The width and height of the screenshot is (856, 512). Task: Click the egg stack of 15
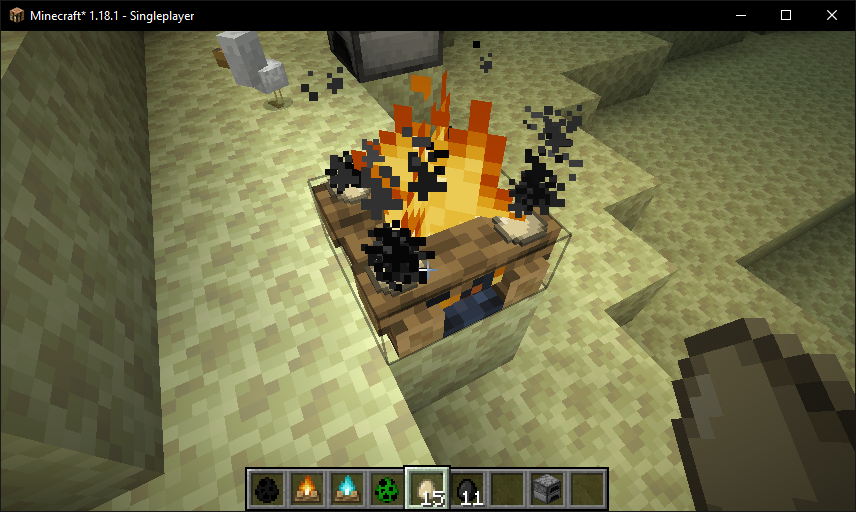click(x=427, y=488)
